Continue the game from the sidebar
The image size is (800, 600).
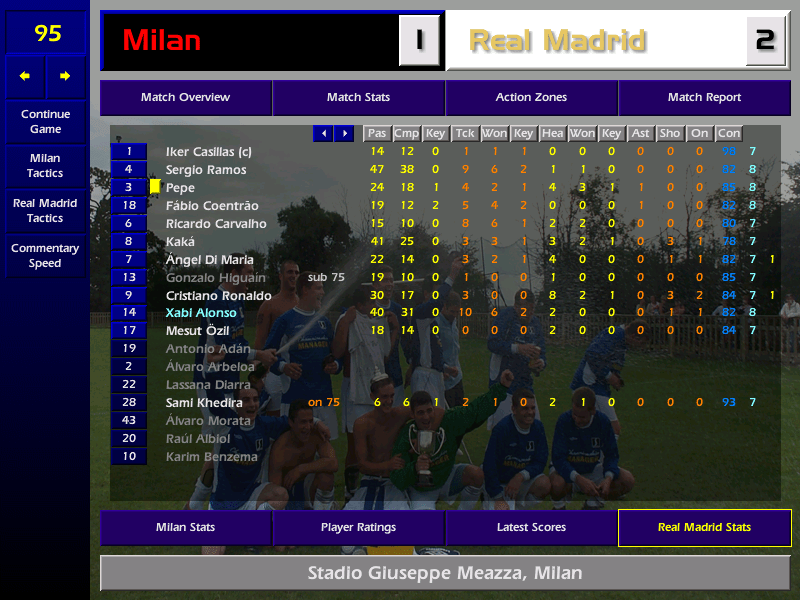(x=45, y=121)
